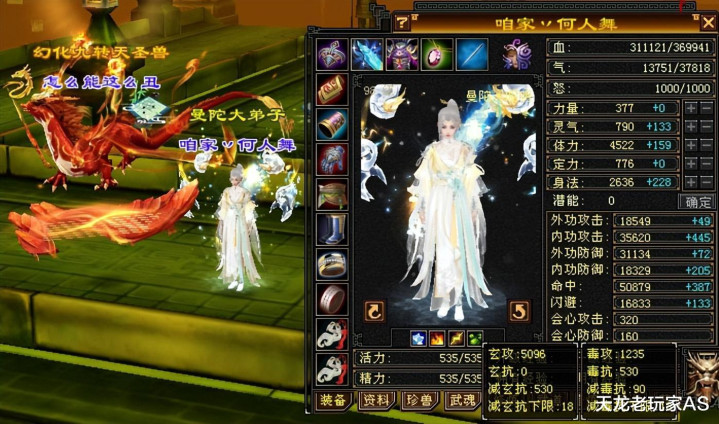Viewport: 719px width, 424px height.
Task: Decrease 灵气 with the minus button
Action: click(x=706, y=127)
